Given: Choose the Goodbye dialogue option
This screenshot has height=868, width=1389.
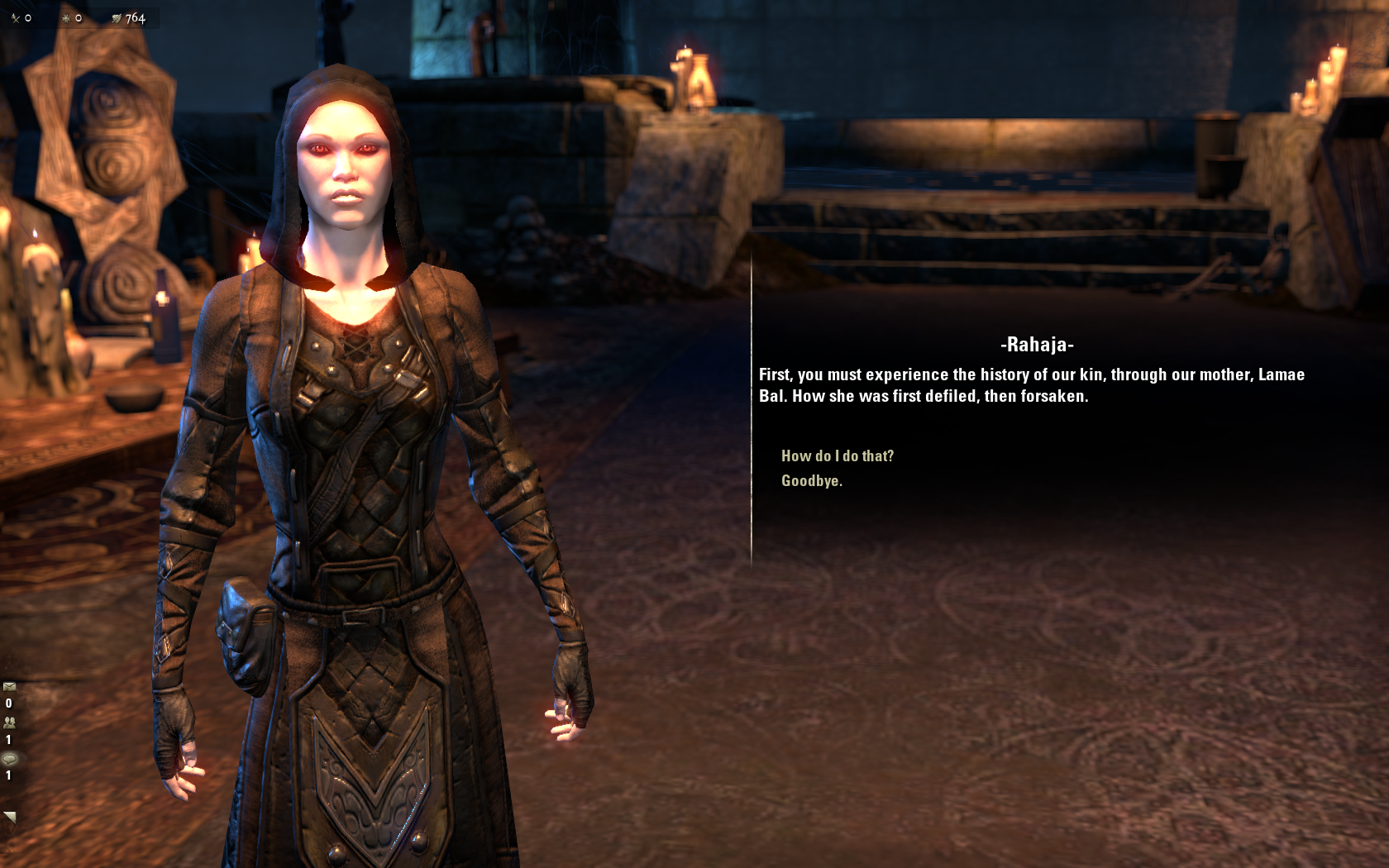Looking at the screenshot, I should pyautogui.click(x=811, y=480).
